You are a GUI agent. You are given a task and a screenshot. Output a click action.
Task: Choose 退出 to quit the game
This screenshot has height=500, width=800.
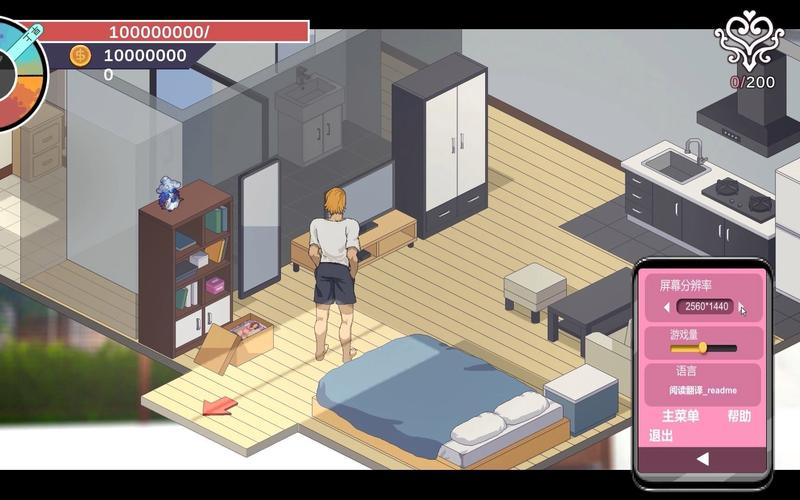tap(661, 436)
